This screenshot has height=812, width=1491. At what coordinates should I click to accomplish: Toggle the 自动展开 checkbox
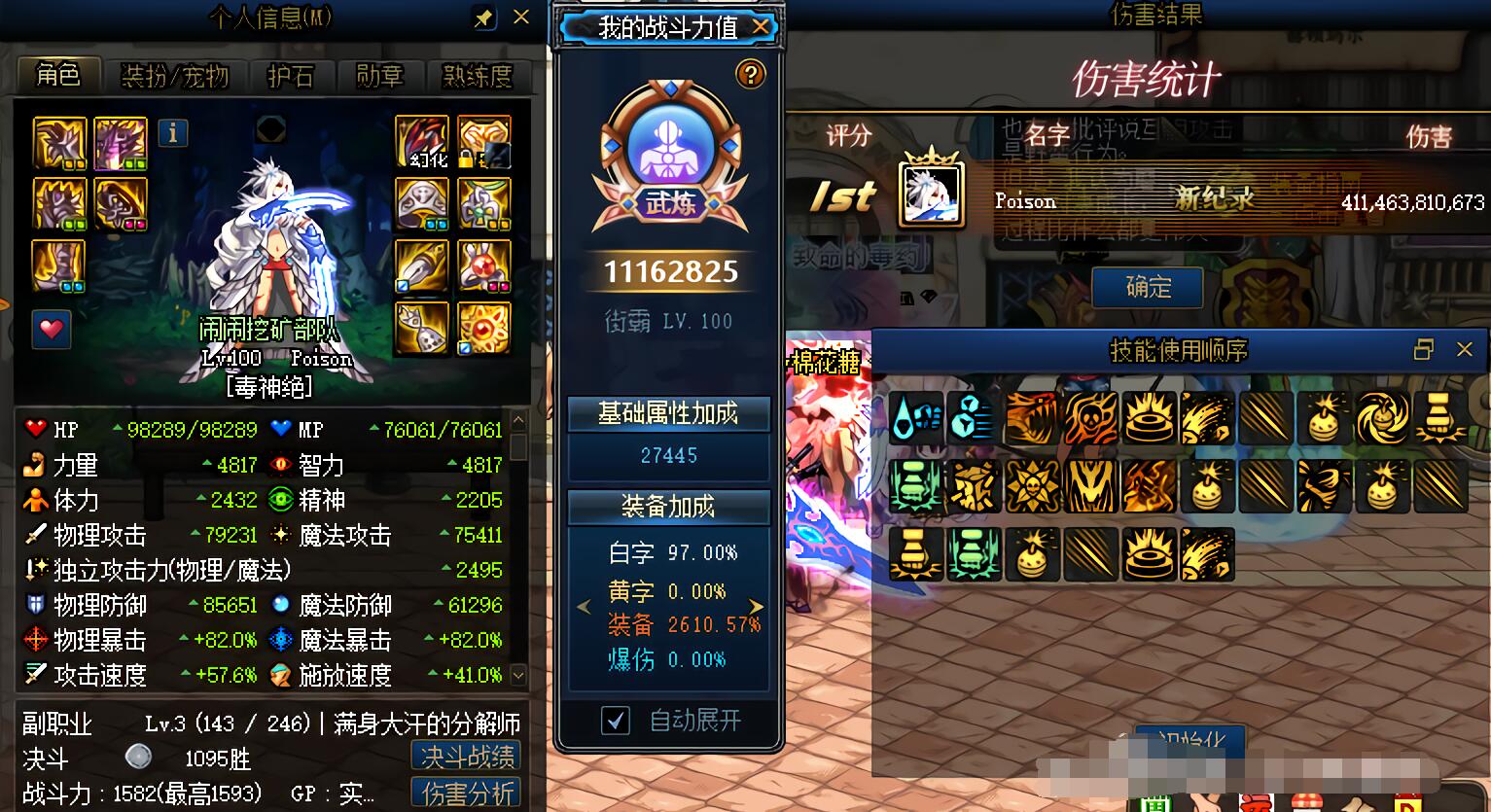tap(614, 721)
